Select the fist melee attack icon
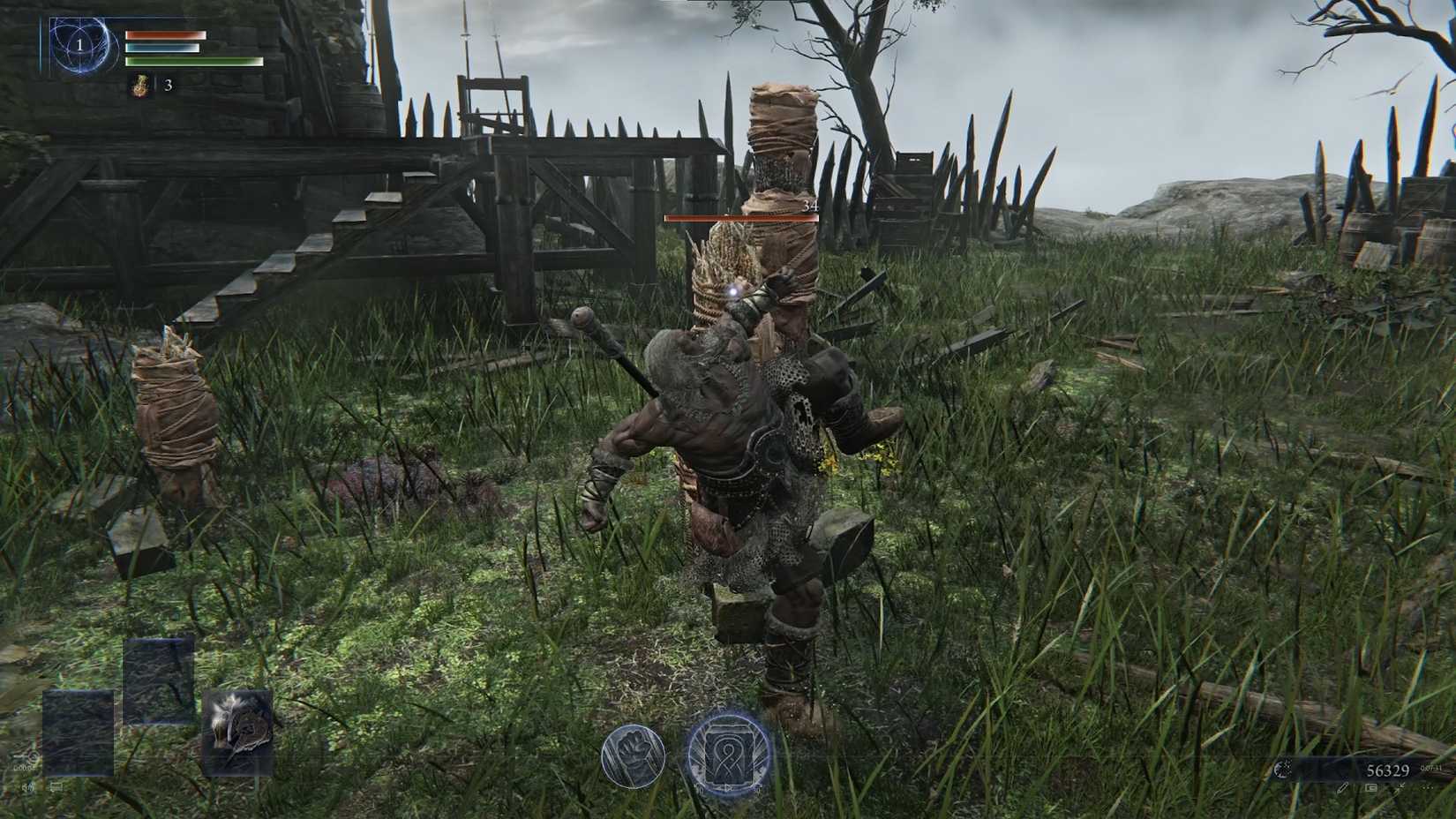This screenshot has height=819, width=1456. tap(634, 756)
